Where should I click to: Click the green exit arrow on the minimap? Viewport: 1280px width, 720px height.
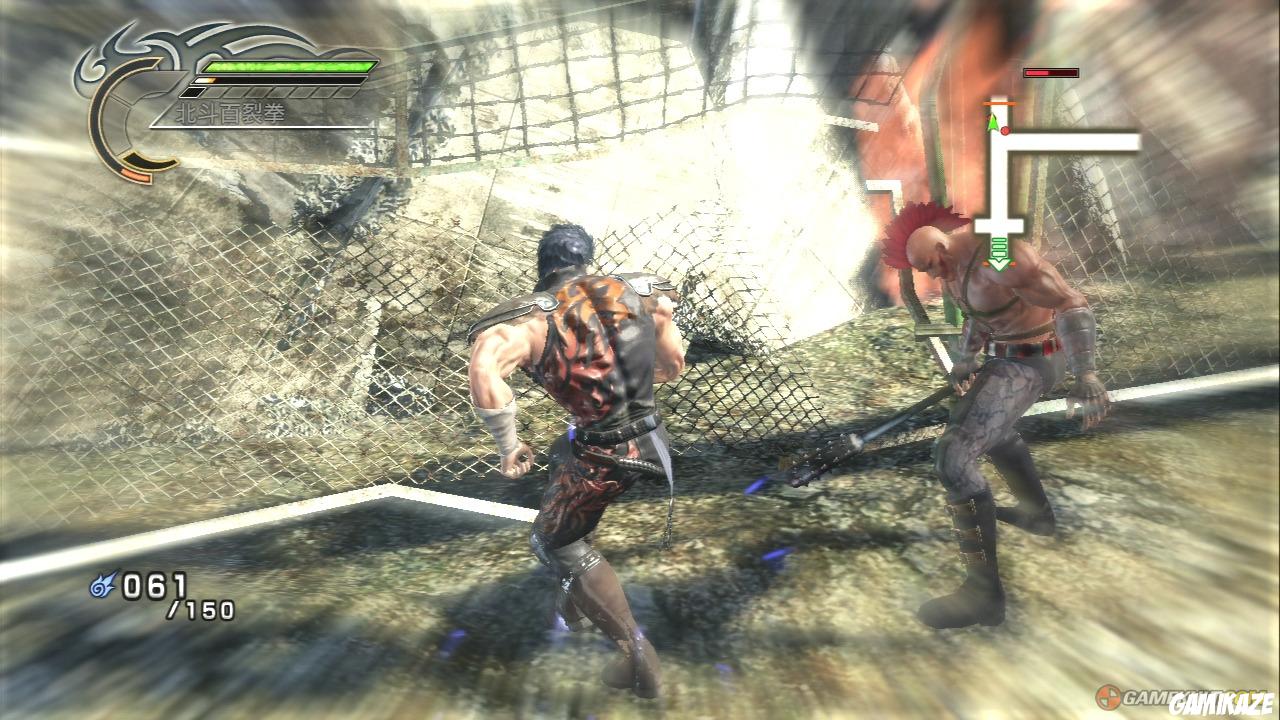(999, 255)
